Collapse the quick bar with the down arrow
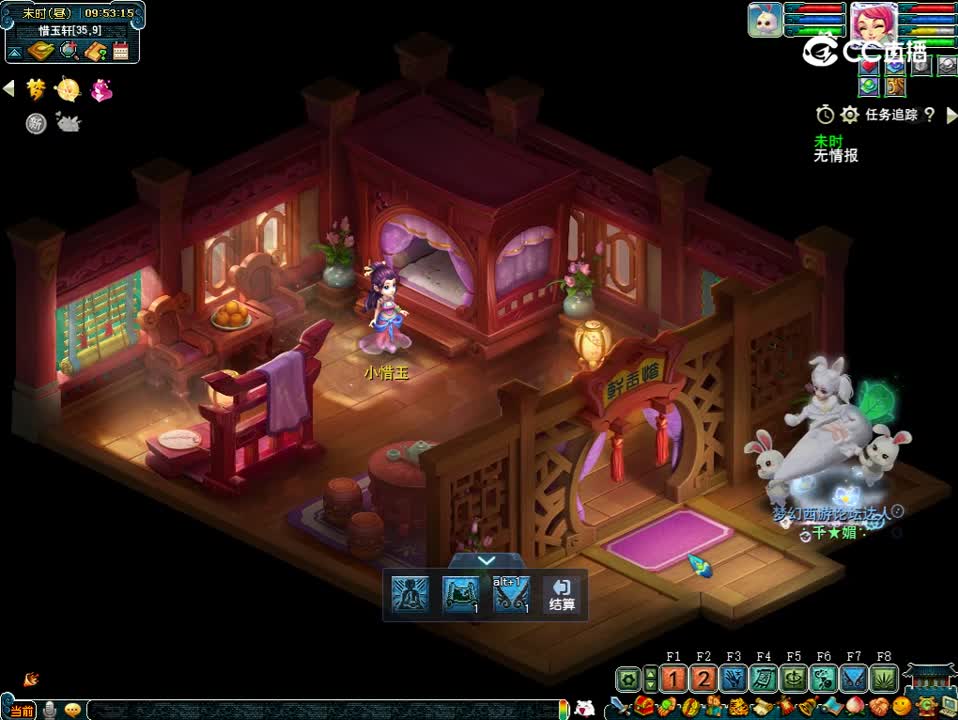958x720 pixels. [486, 562]
